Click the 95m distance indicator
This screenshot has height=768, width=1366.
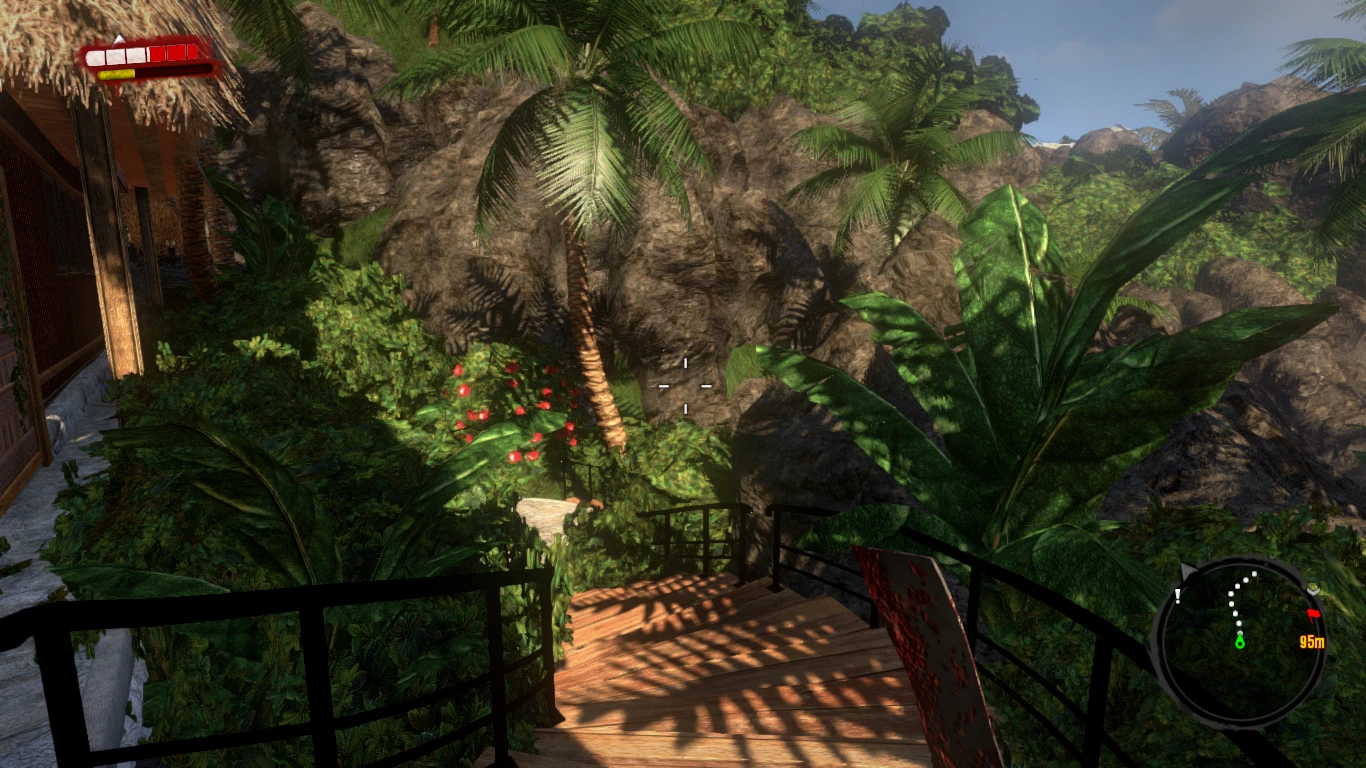coord(1312,641)
